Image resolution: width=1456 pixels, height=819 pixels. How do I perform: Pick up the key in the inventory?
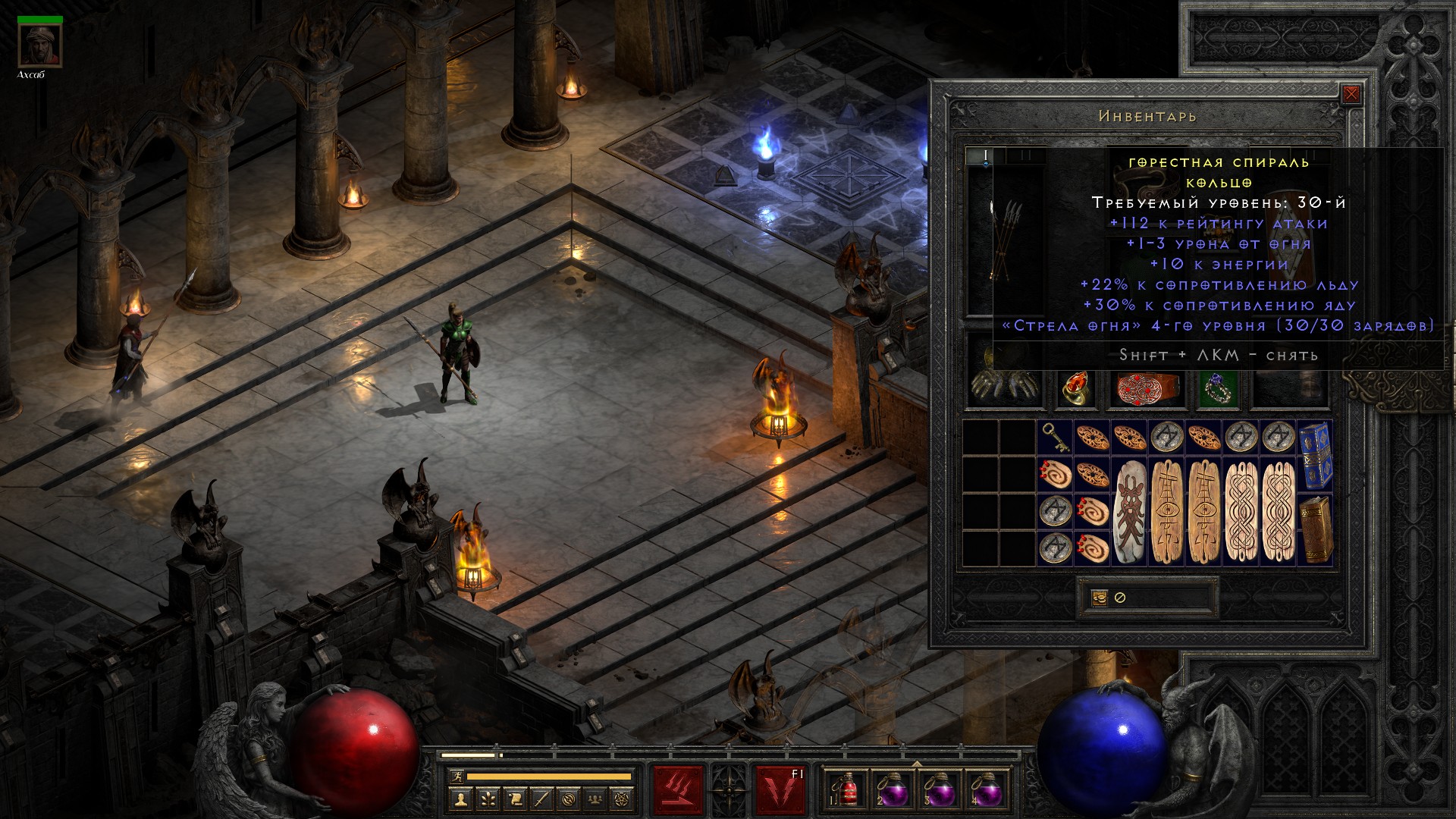tap(1054, 438)
